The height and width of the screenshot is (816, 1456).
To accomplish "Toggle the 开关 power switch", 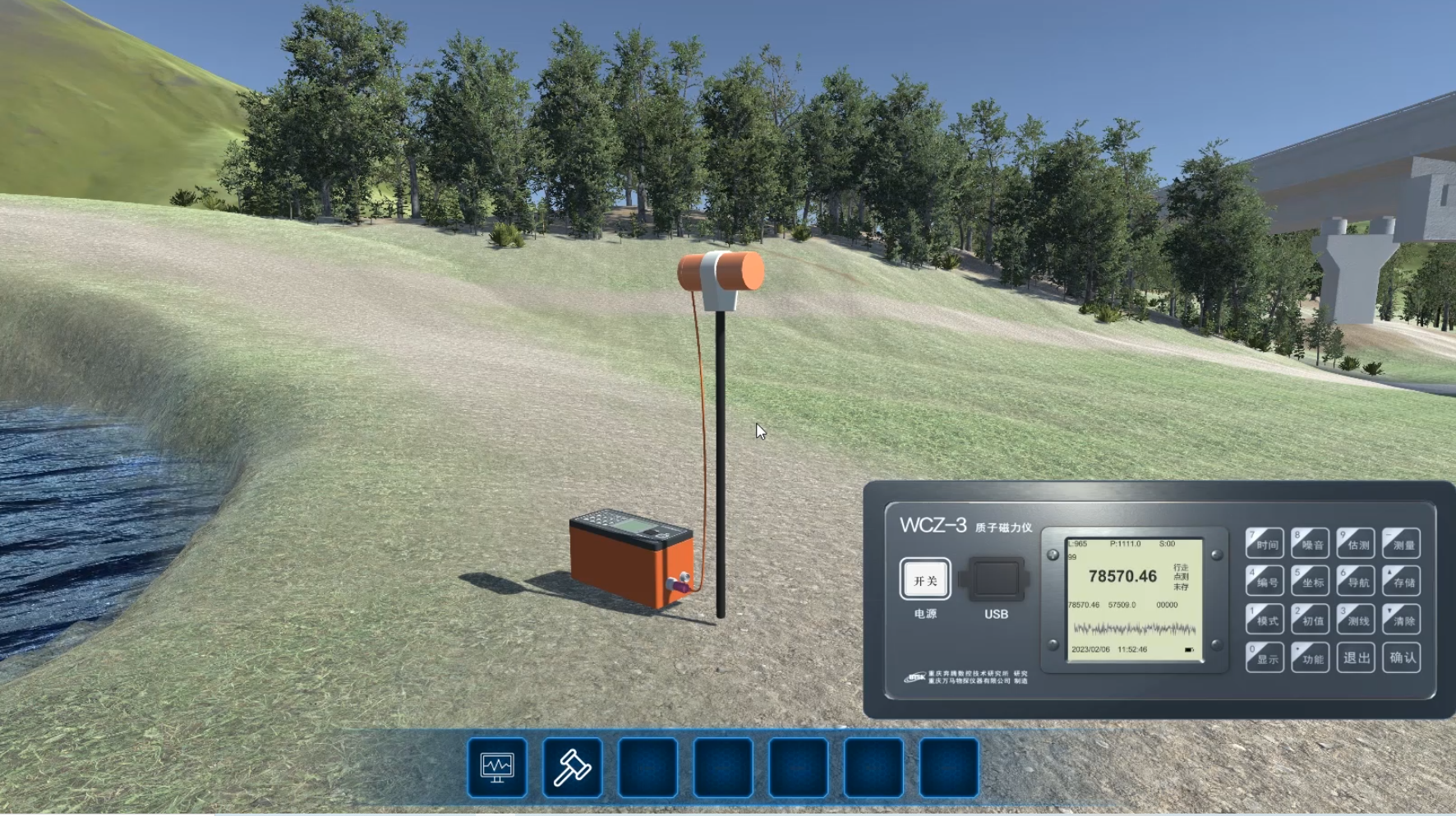I will (x=925, y=580).
